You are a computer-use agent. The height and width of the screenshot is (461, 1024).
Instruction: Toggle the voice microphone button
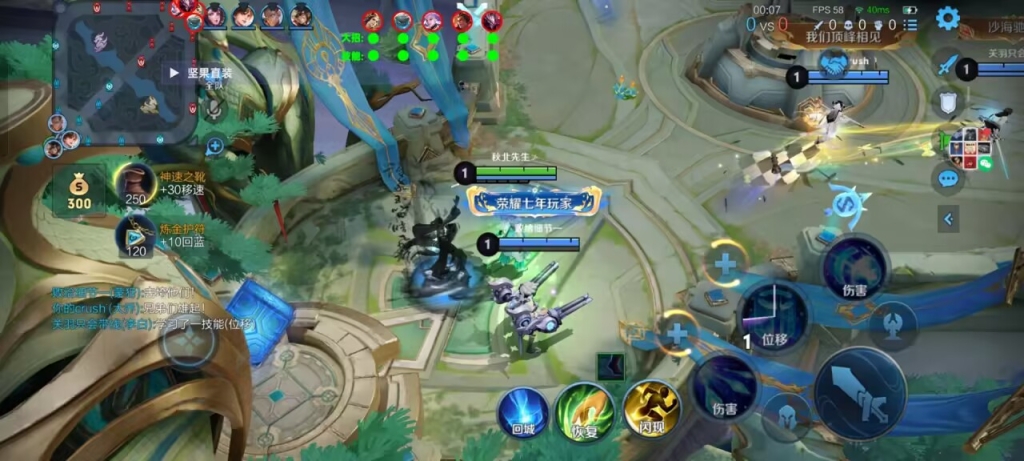pyautogui.click(x=214, y=112)
